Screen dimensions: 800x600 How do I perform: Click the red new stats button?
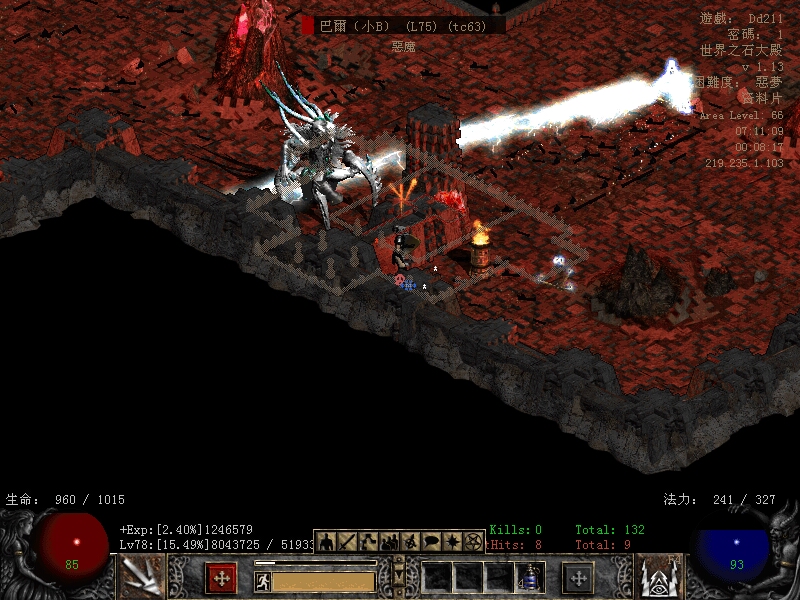(x=221, y=578)
